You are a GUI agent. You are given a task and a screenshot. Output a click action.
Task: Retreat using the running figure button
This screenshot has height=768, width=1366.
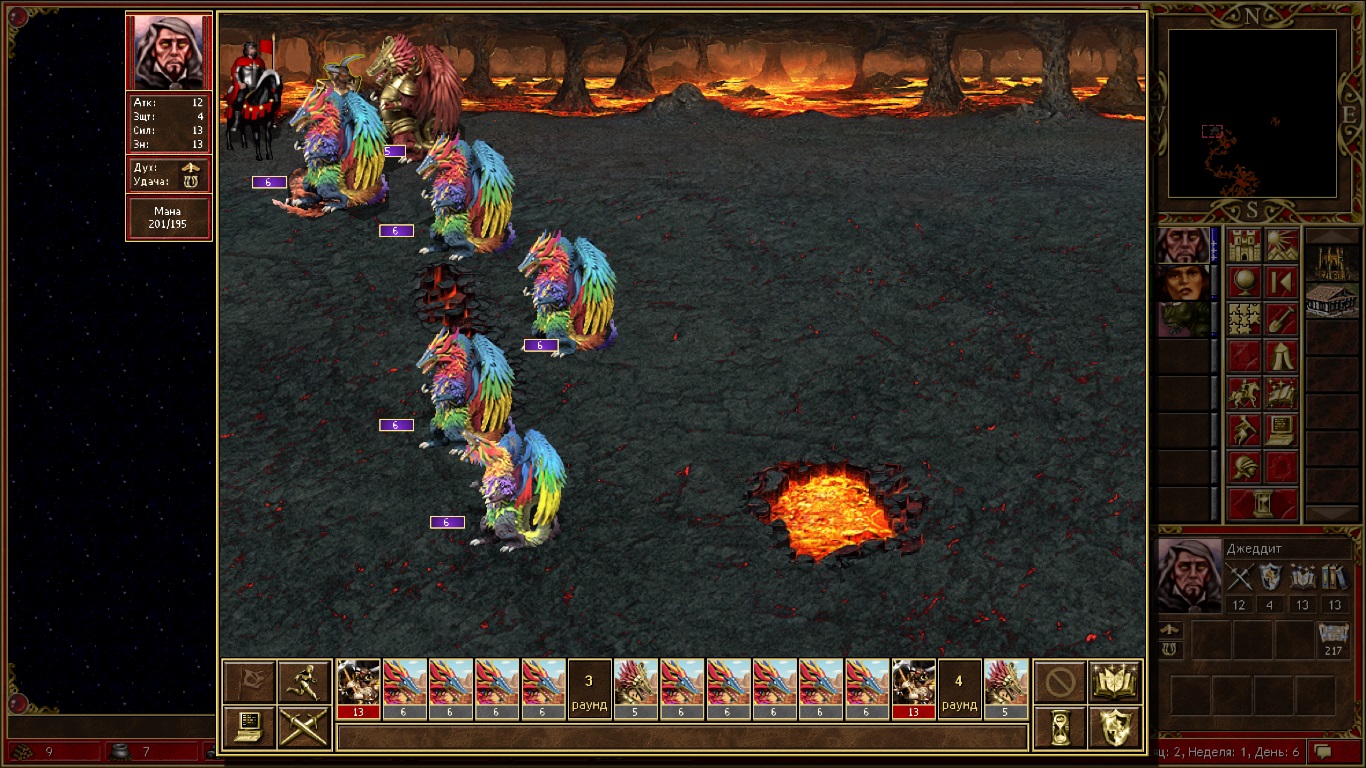pos(304,683)
